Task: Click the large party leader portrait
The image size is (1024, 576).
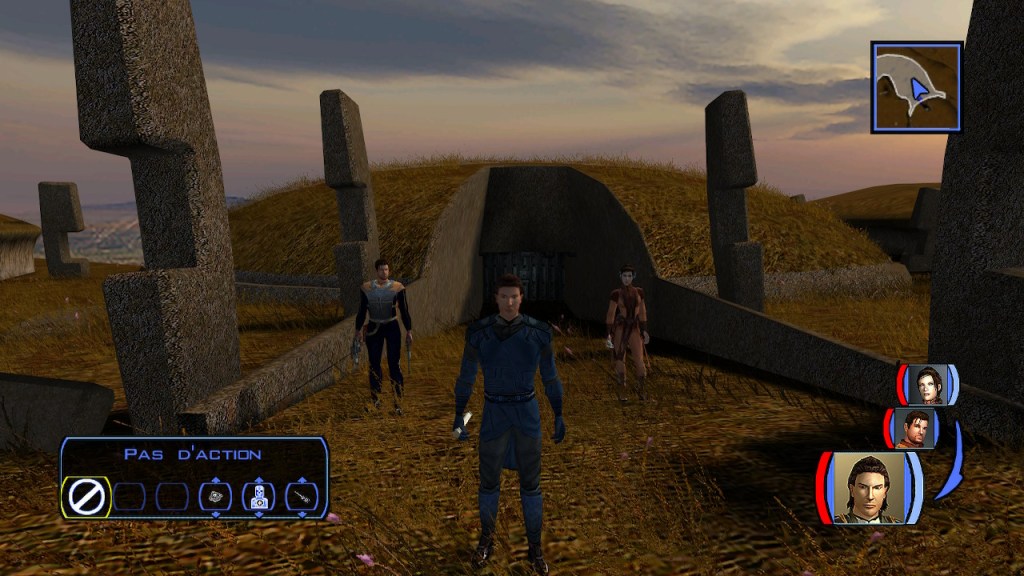Action: tap(868, 488)
